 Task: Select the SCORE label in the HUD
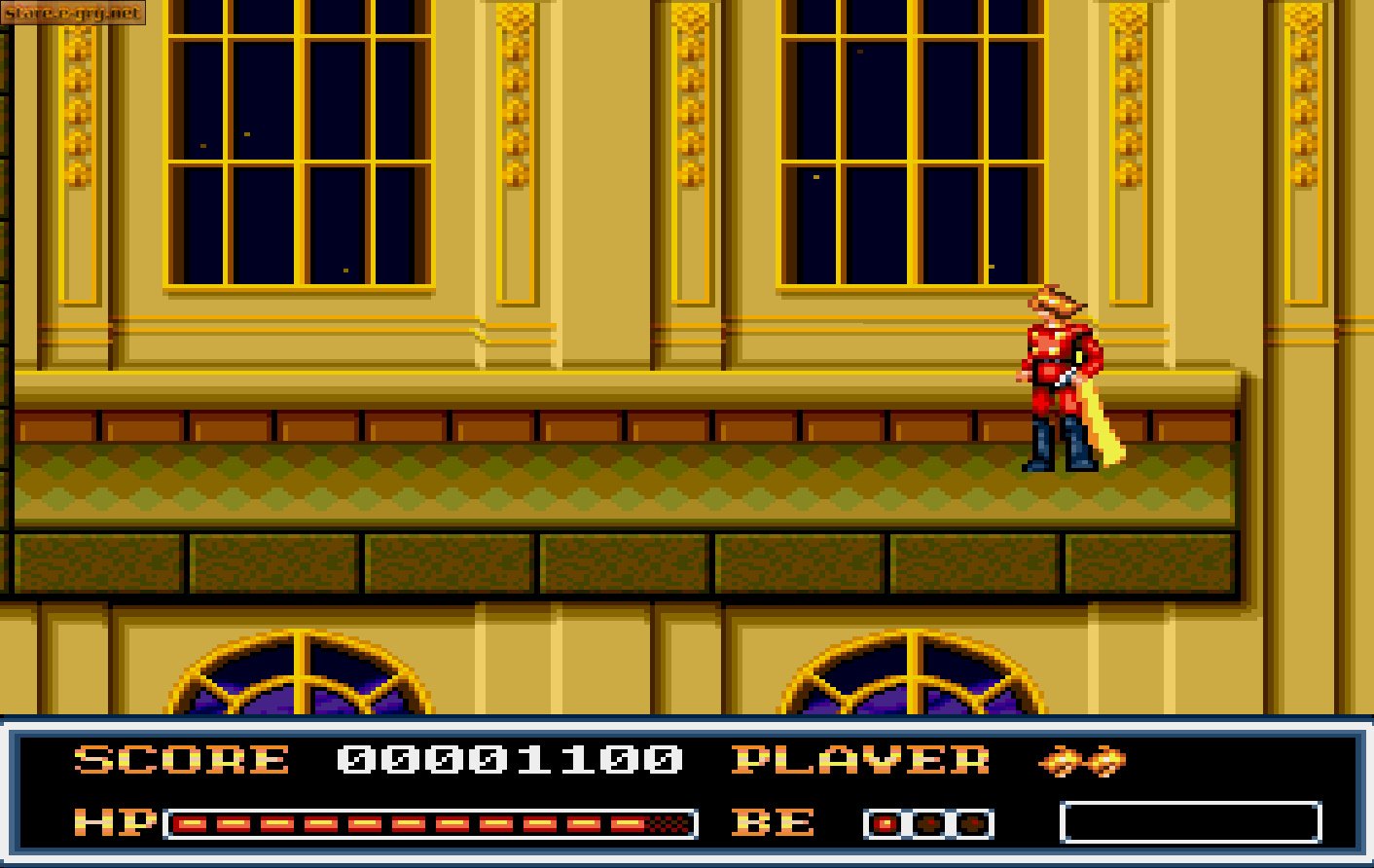(x=180, y=762)
